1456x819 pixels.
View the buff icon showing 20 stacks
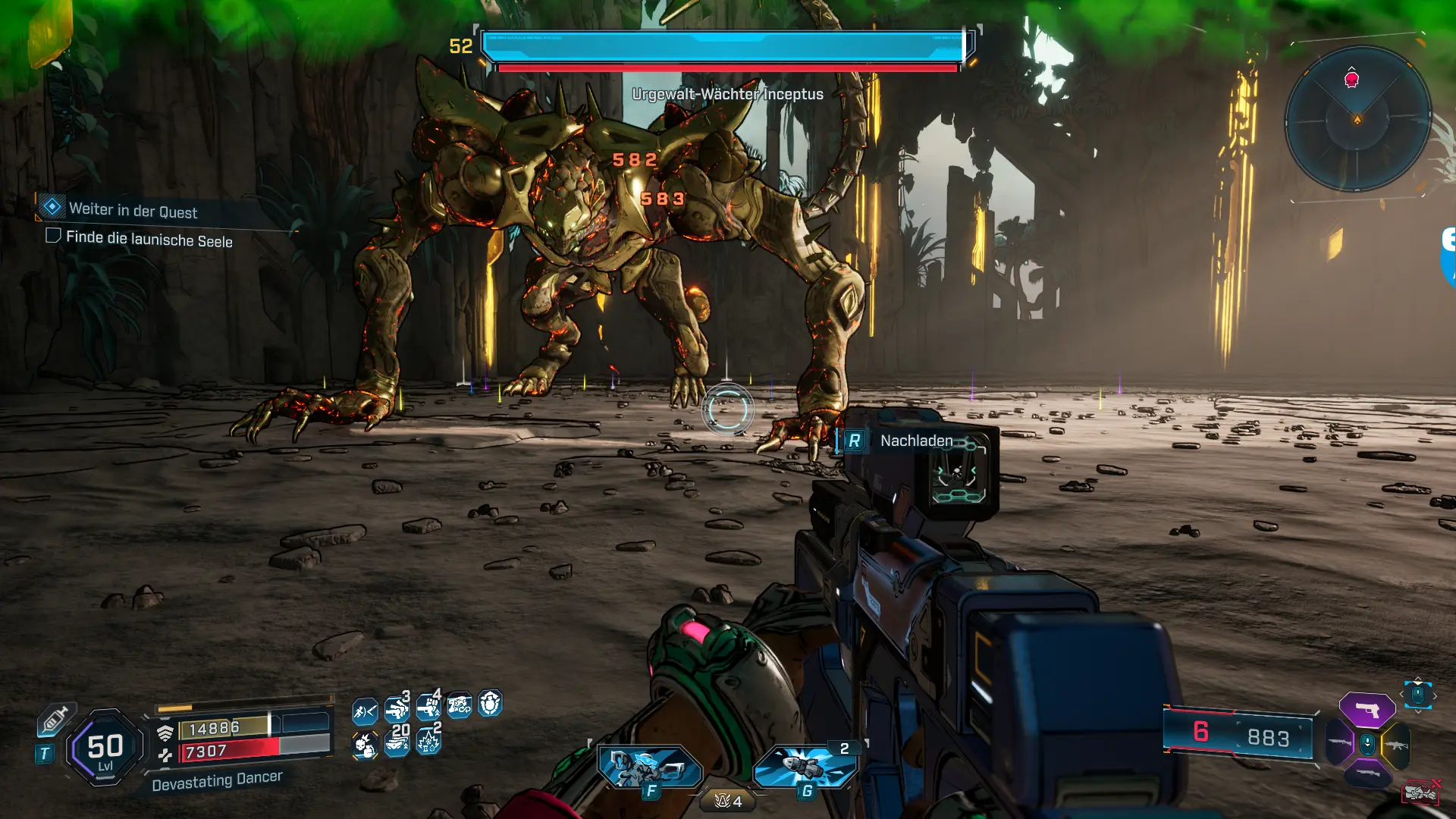click(397, 742)
